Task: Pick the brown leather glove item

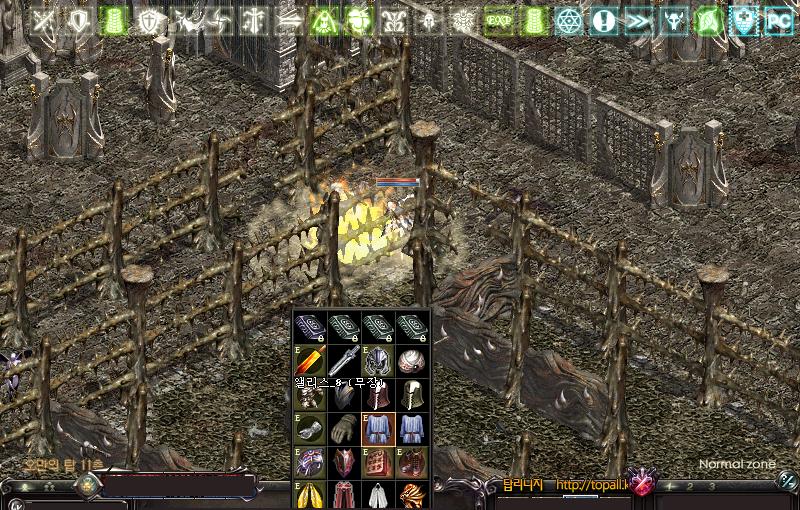Action: point(343,429)
